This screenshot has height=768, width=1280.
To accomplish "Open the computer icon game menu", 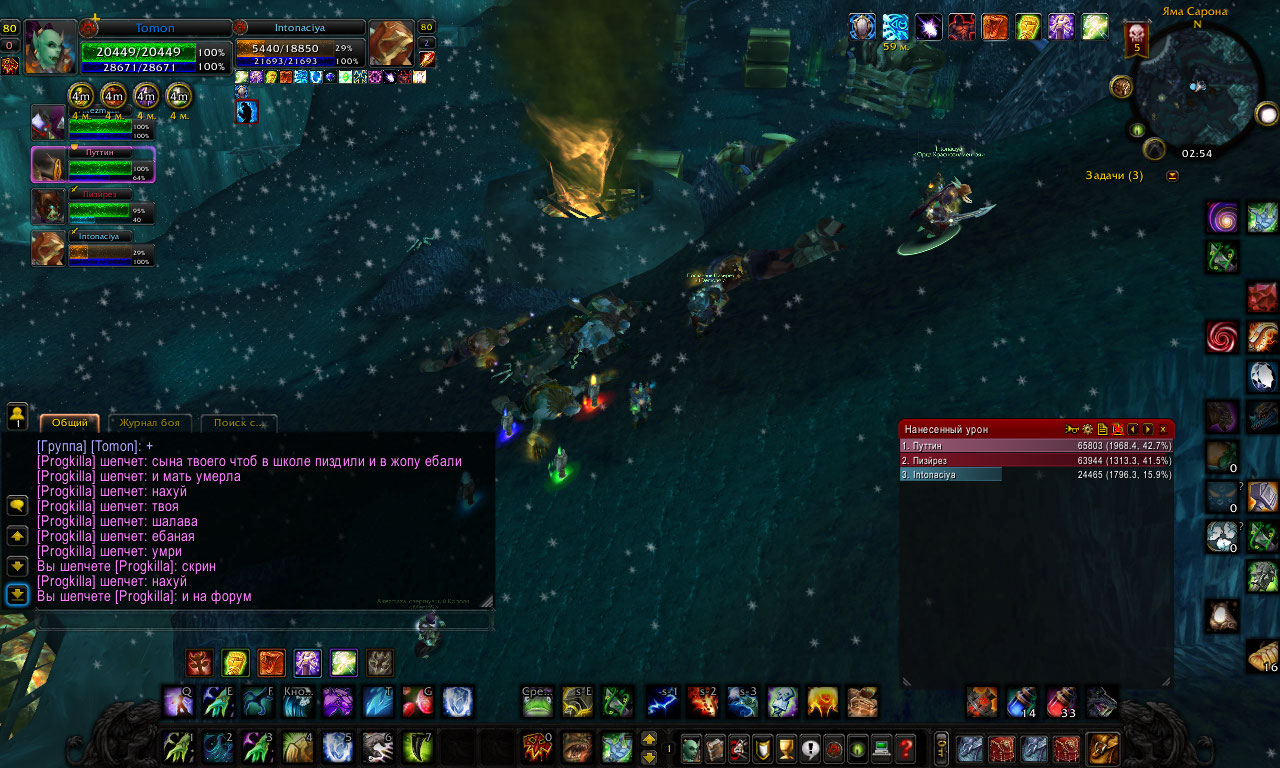I will [881, 748].
